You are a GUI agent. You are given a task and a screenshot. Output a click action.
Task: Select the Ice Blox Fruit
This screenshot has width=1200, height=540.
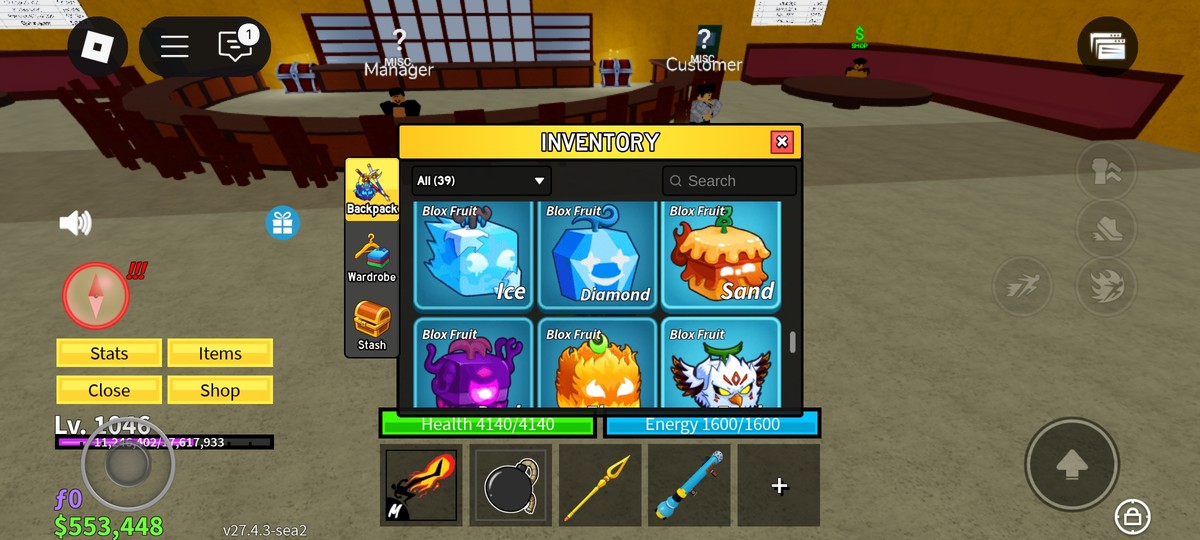(x=473, y=255)
